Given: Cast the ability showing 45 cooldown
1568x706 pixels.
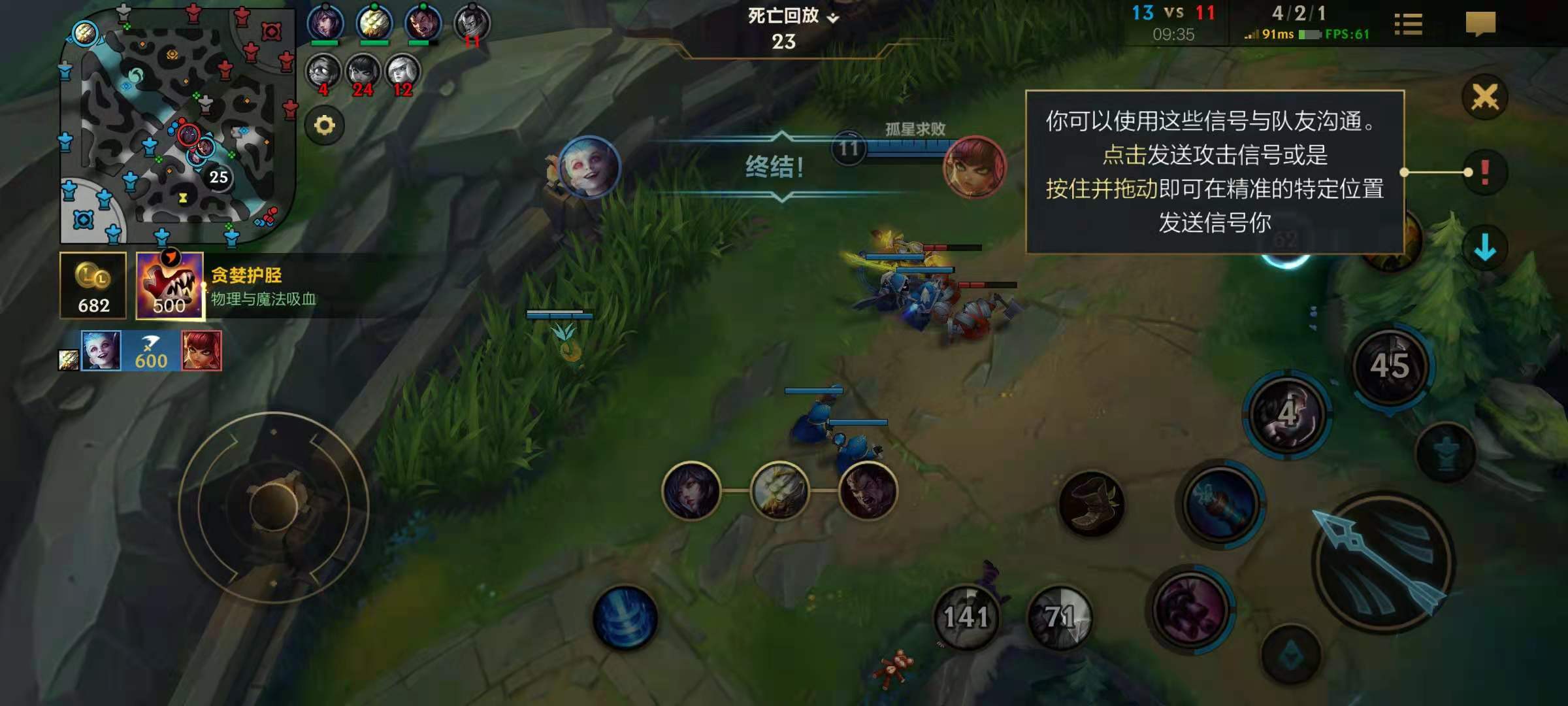Looking at the screenshot, I should [1390, 366].
